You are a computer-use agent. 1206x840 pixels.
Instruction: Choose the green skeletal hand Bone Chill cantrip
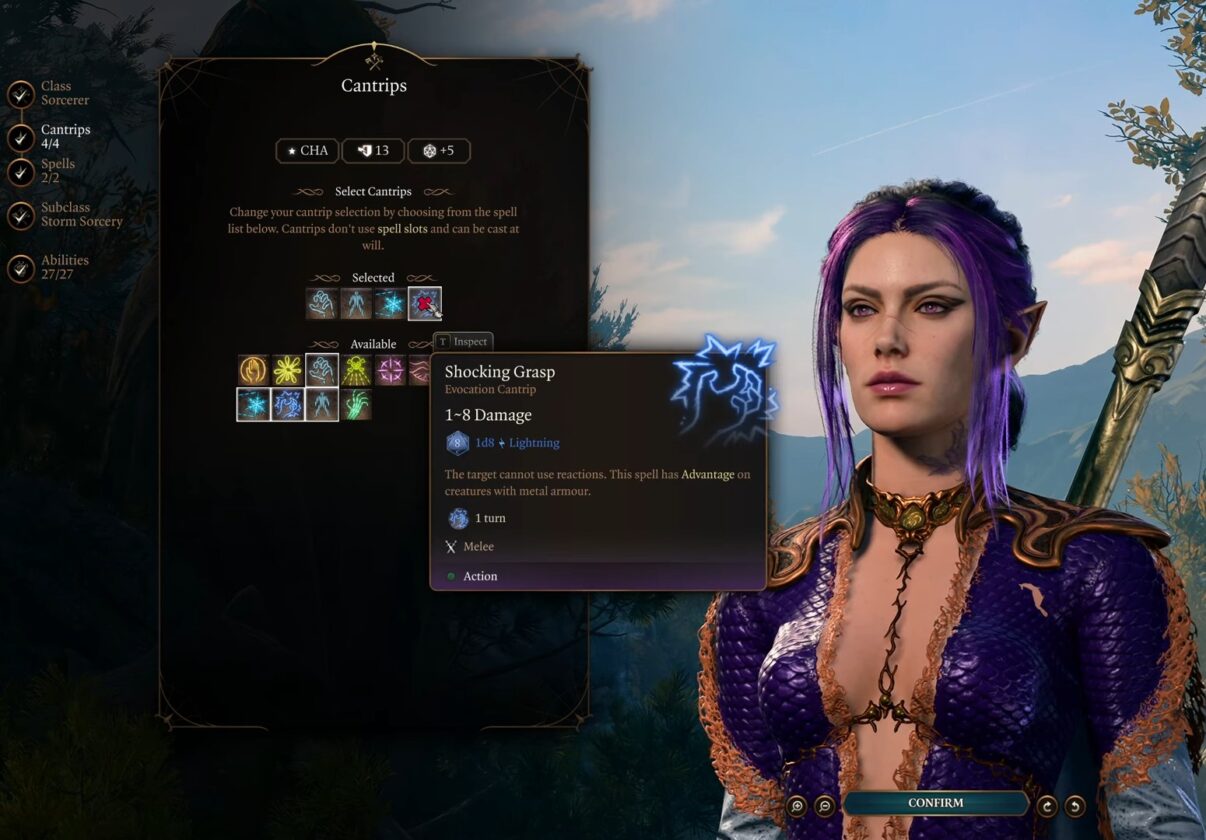tap(356, 405)
